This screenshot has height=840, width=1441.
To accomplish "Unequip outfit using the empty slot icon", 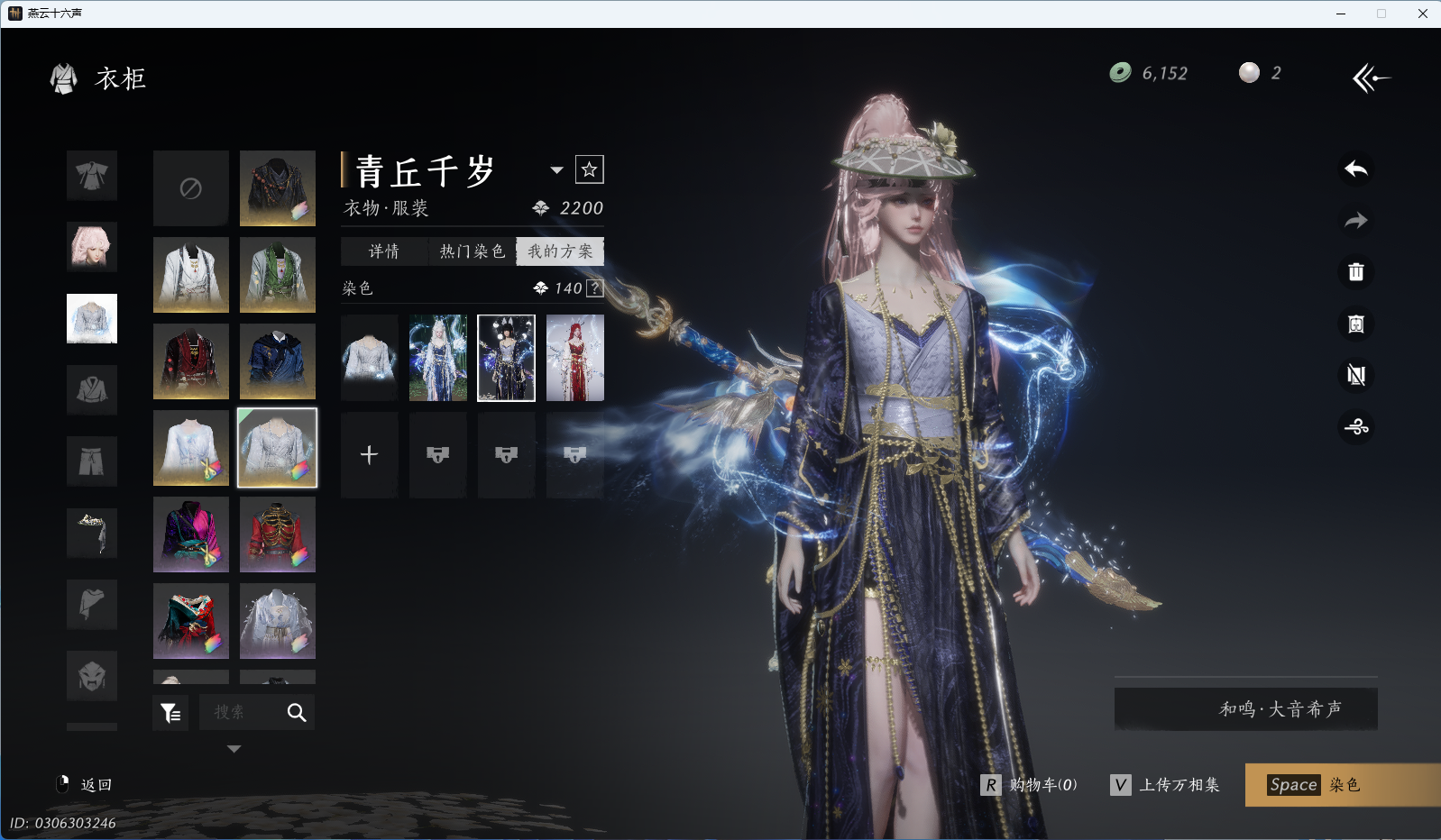I will 190,188.
